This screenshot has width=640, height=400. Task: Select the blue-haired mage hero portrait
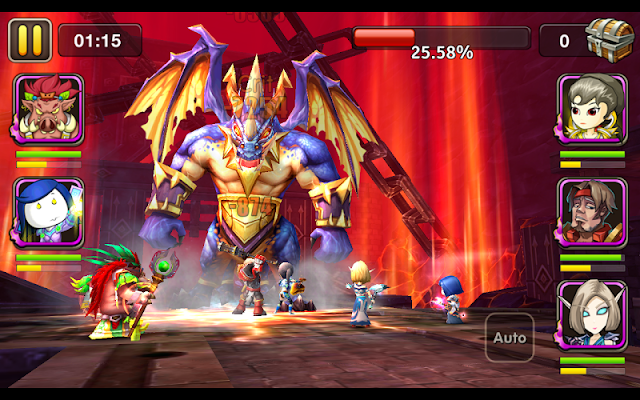[x=48, y=213]
